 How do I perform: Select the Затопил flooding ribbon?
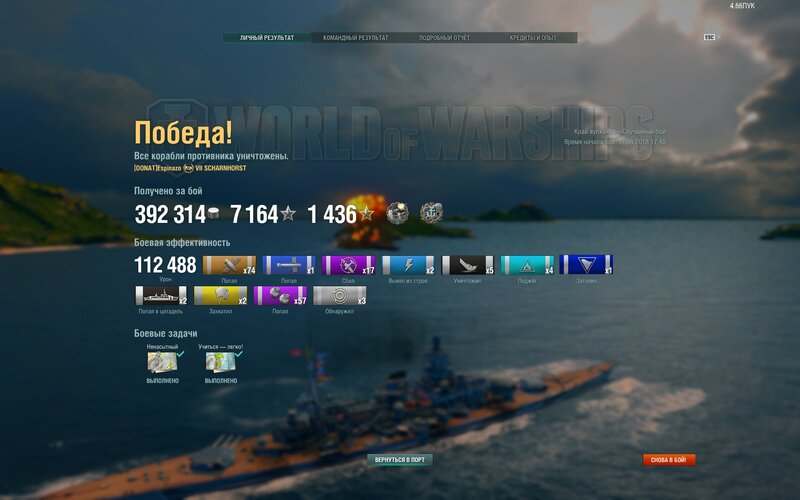click(586, 265)
